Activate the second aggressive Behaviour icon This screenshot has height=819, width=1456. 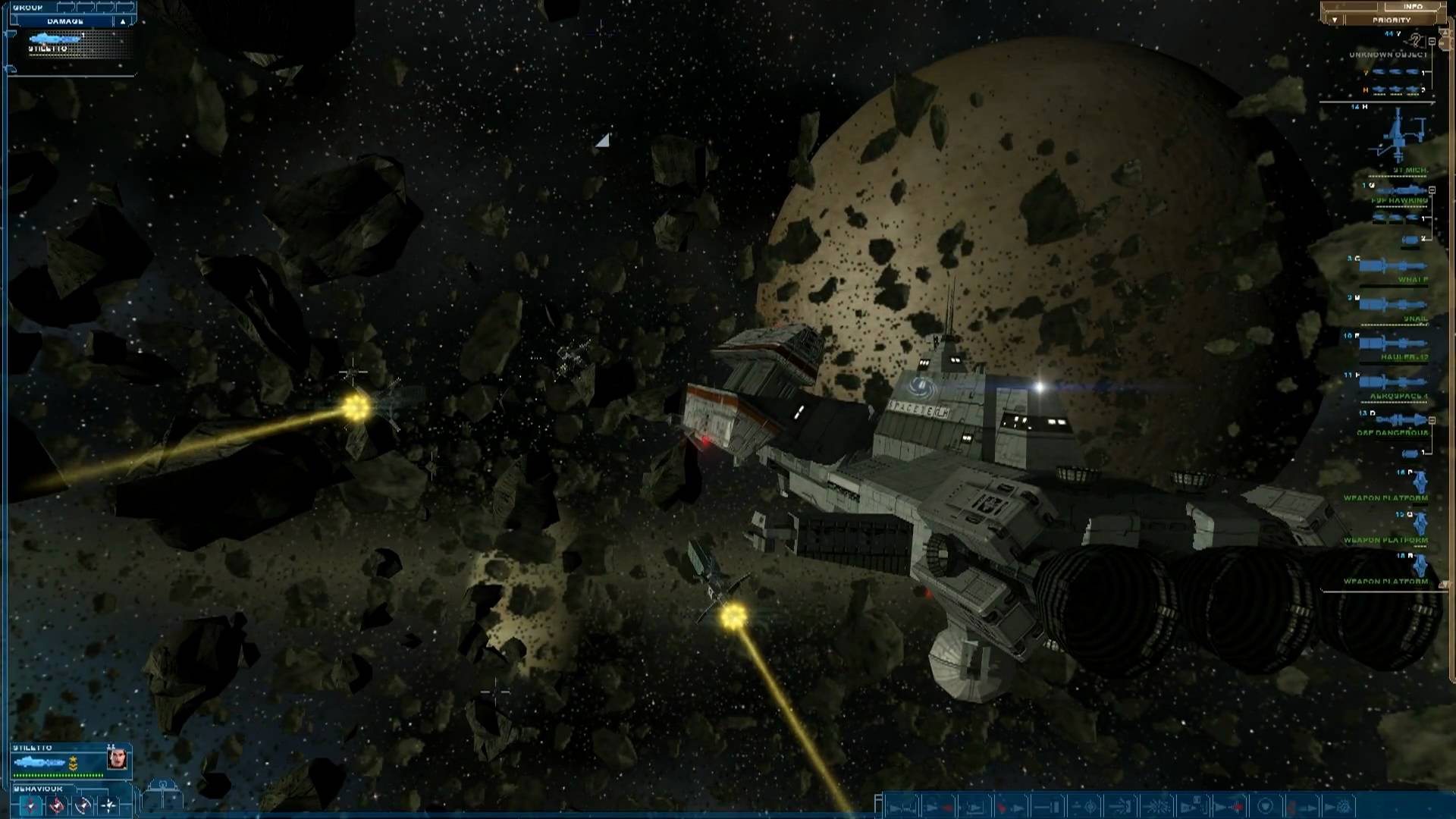click(x=55, y=805)
